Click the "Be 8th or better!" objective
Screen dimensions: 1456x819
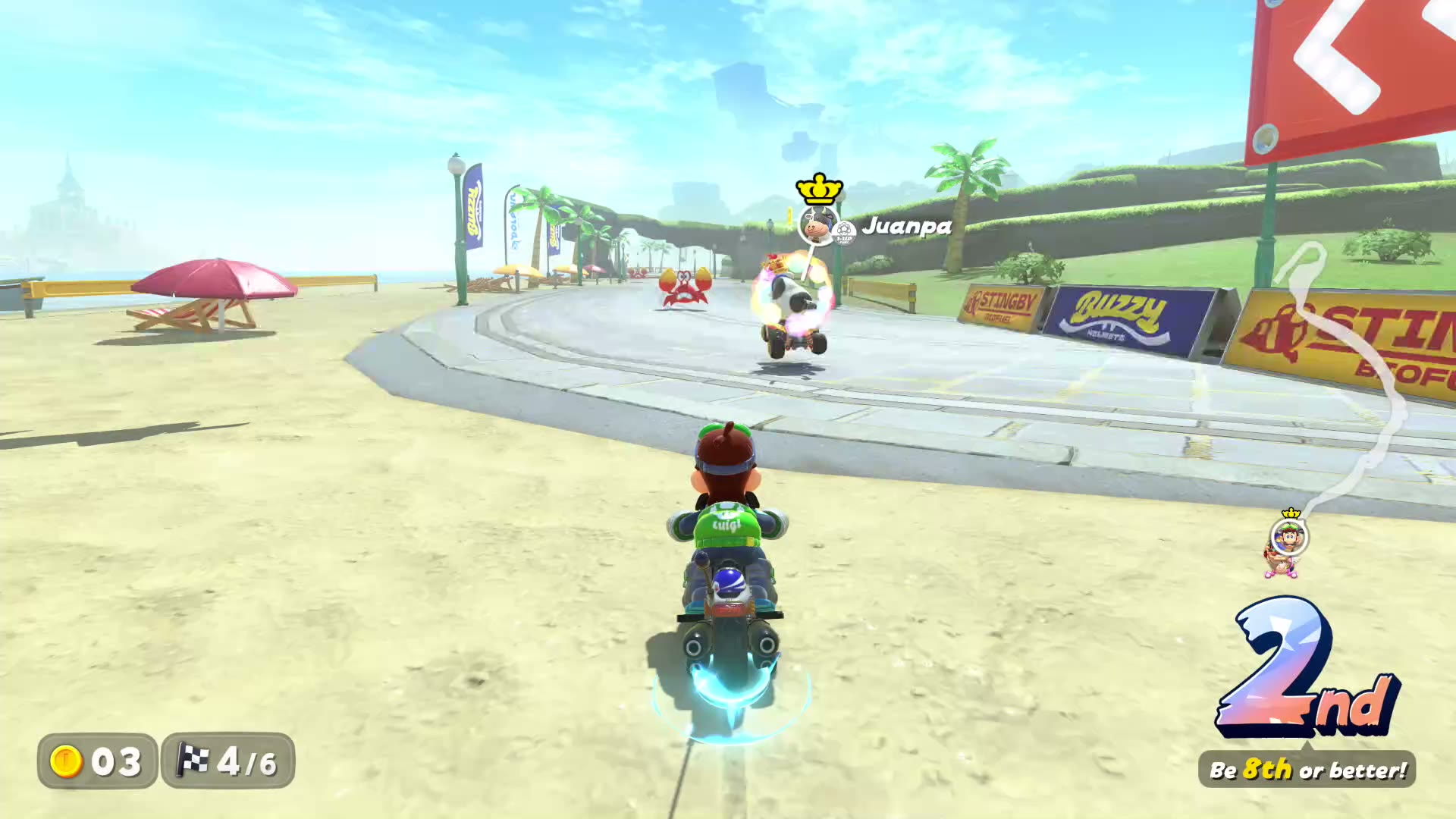(1307, 770)
